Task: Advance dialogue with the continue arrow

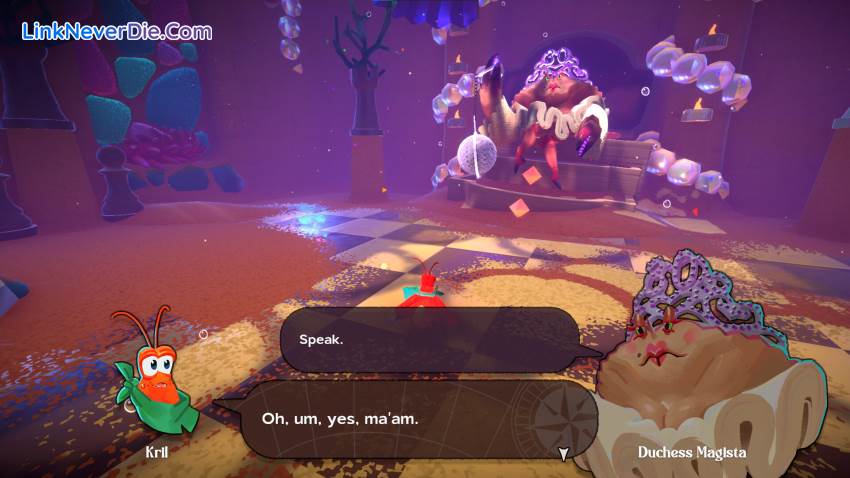Action: tap(564, 454)
